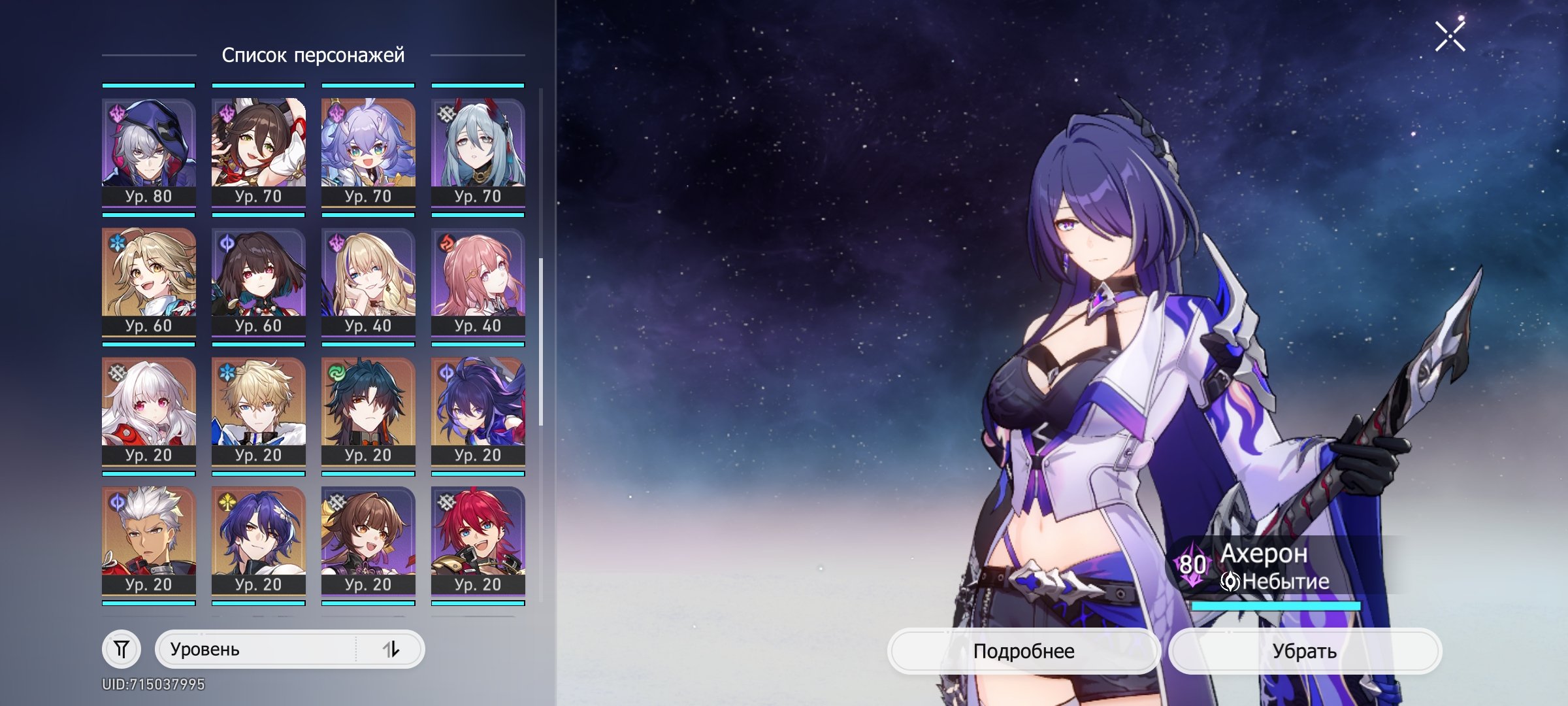Toggle the sort order arrows
1568x706 pixels.
(391, 649)
